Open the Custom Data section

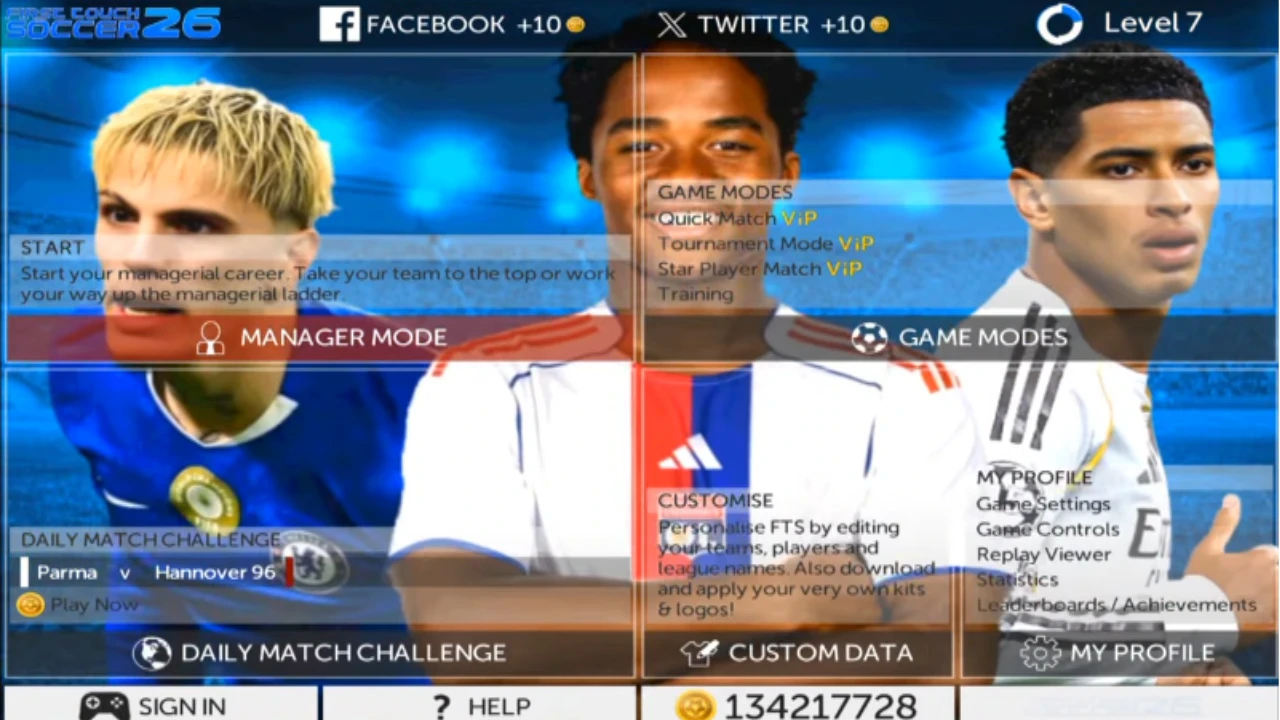click(x=798, y=653)
